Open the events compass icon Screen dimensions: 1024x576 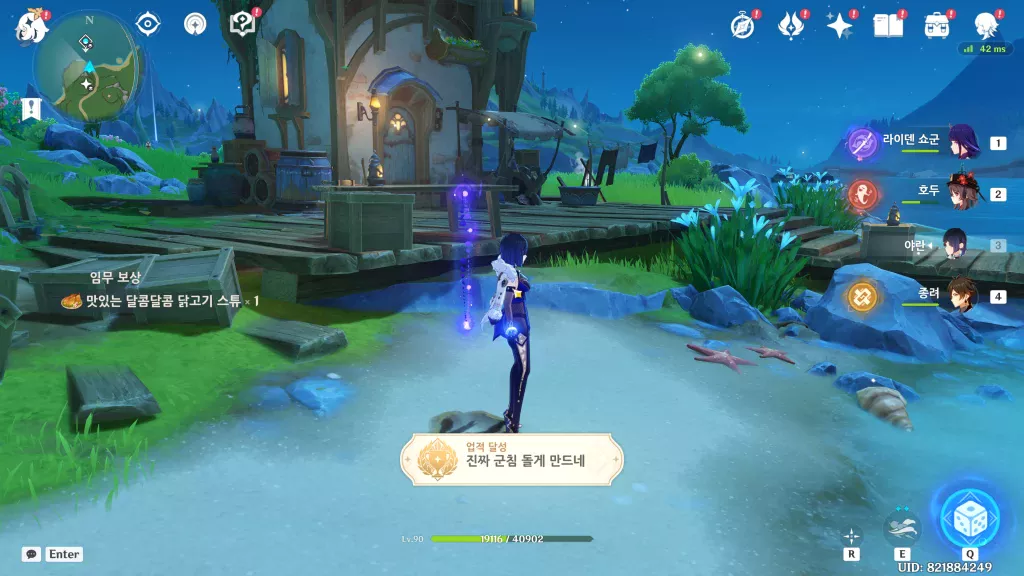(x=743, y=25)
